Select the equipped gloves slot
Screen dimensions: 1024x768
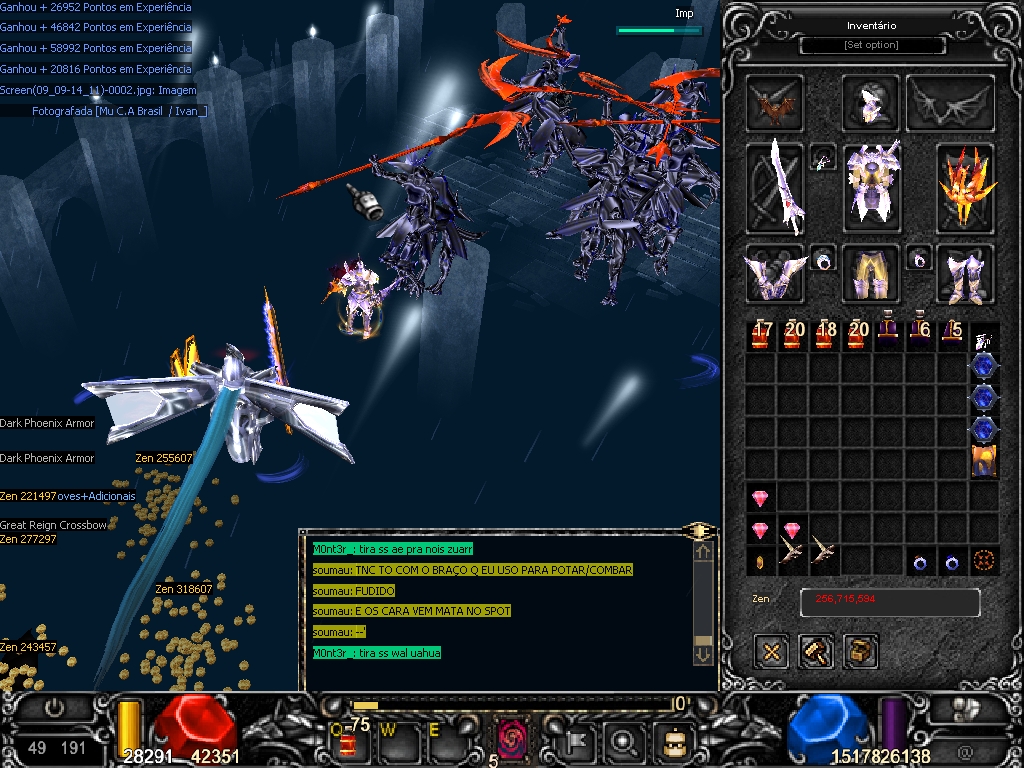click(x=775, y=274)
